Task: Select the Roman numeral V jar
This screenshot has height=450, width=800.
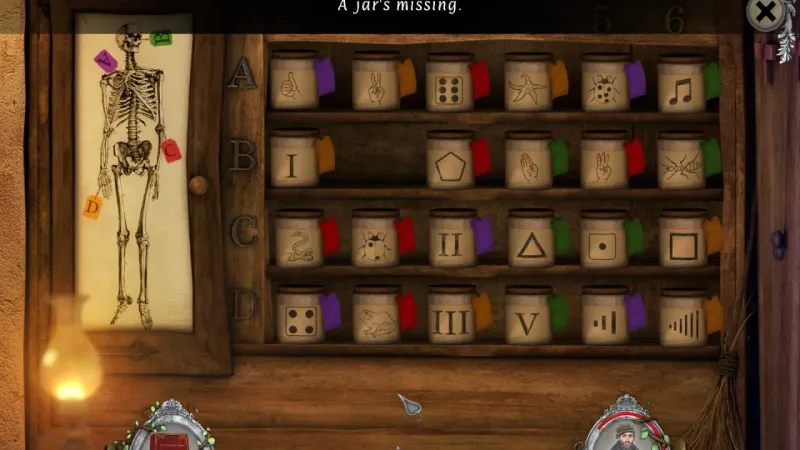Action: coord(528,320)
